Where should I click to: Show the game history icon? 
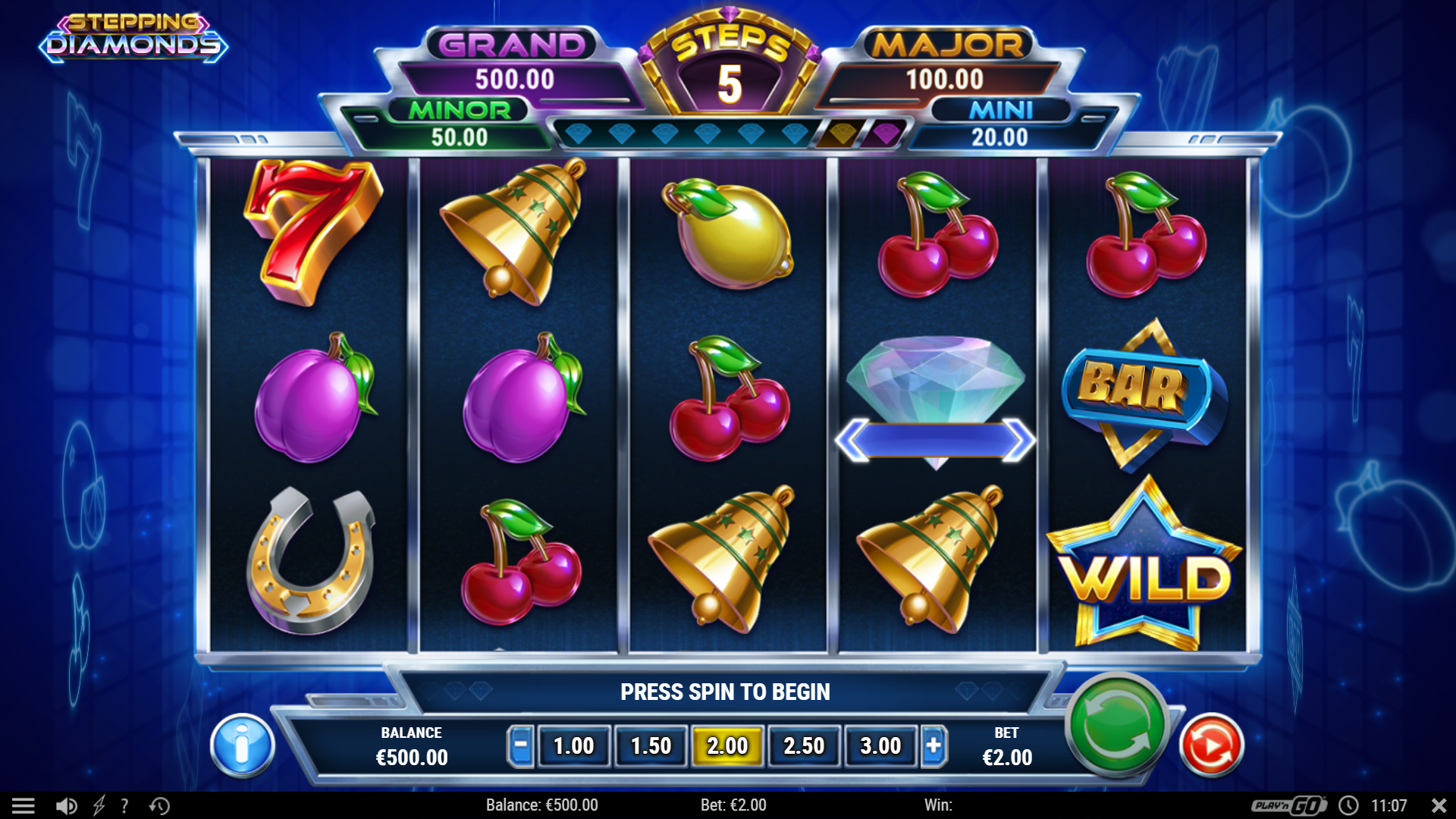159,805
